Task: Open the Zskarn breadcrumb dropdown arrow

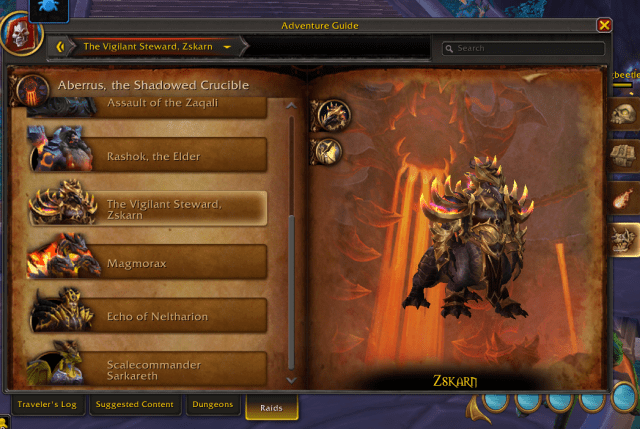Action: click(x=228, y=47)
